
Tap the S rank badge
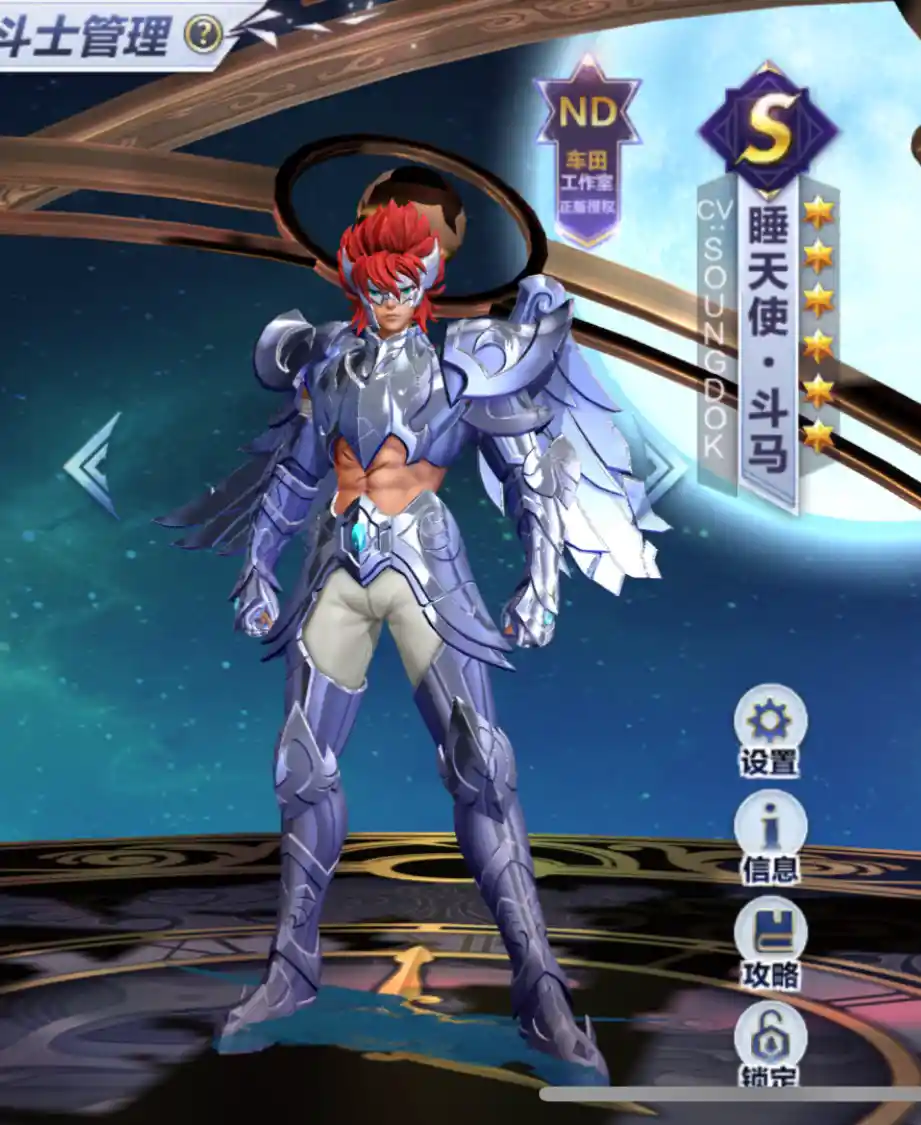click(x=767, y=128)
